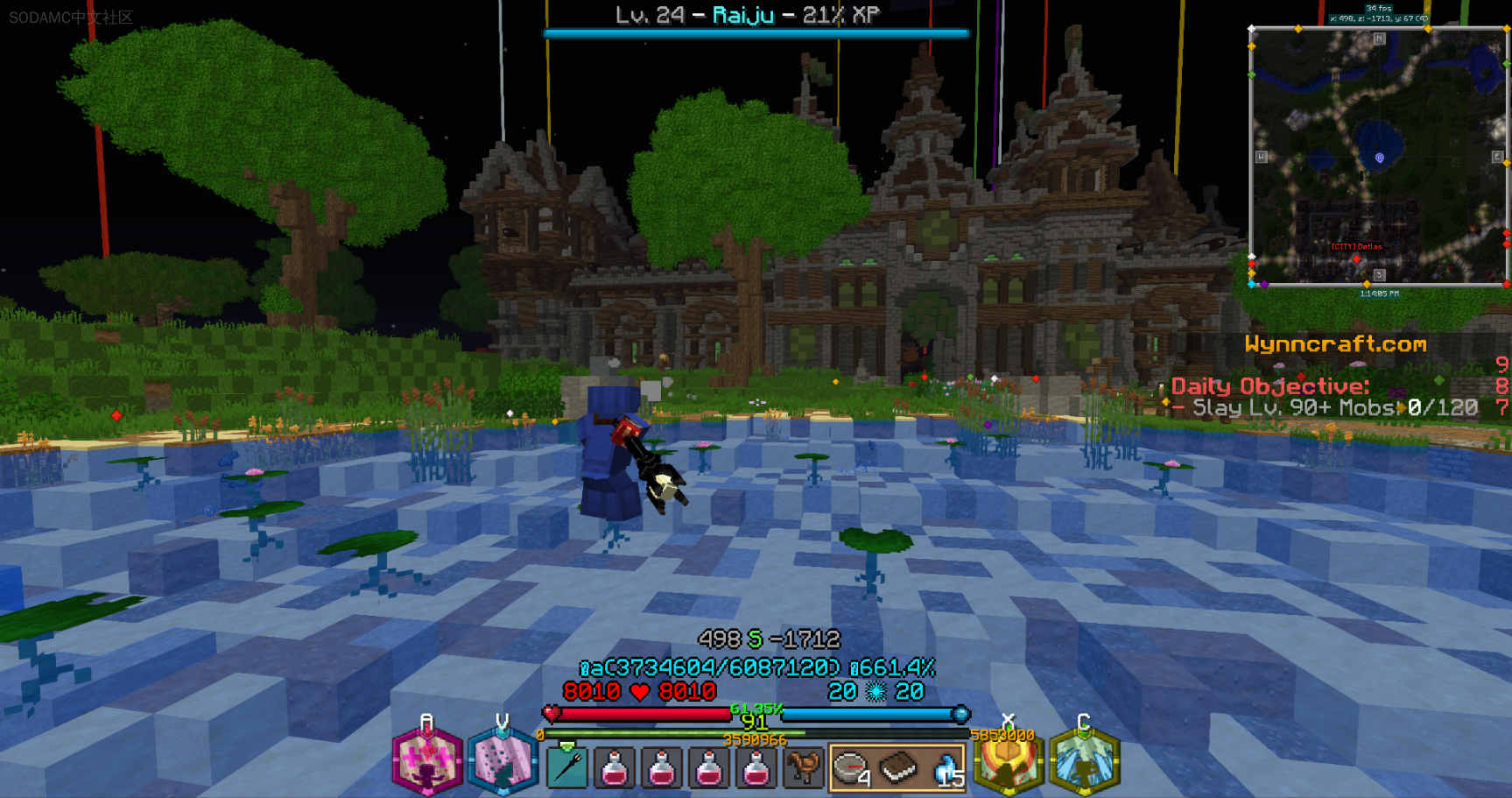Open the quest book slot
1512x798 pixels.
click(x=898, y=768)
